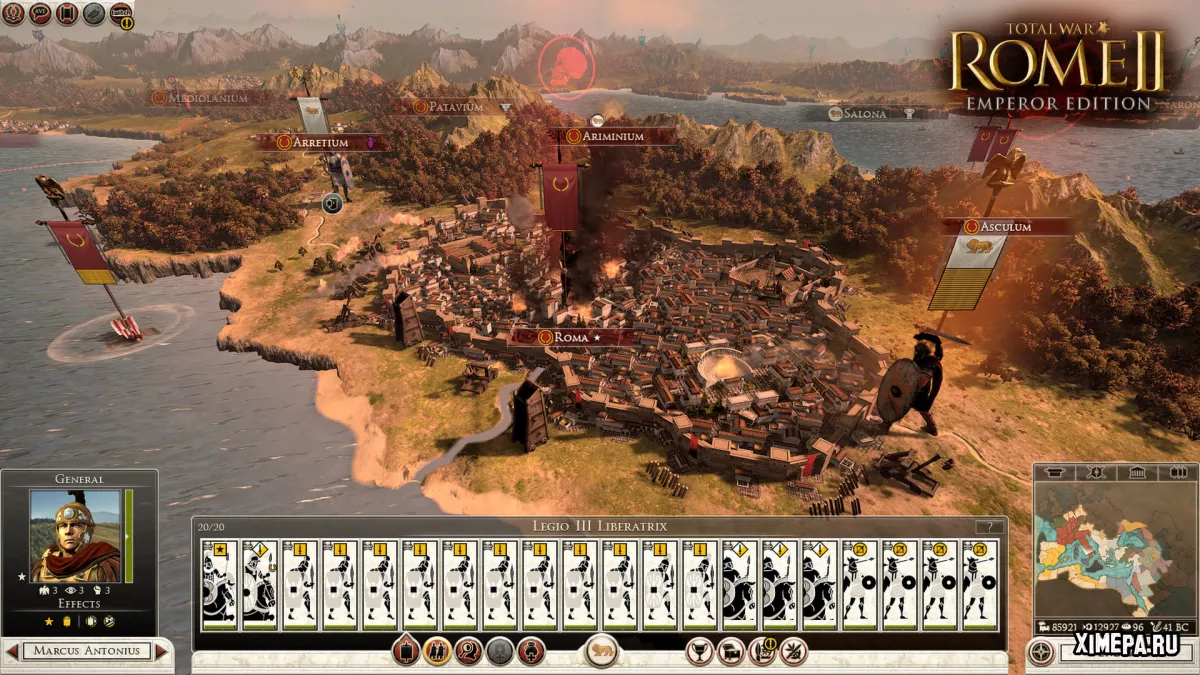This screenshot has width=1200, height=675.
Task: Click the golden boar emblem button
Action: click(x=601, y=652)
